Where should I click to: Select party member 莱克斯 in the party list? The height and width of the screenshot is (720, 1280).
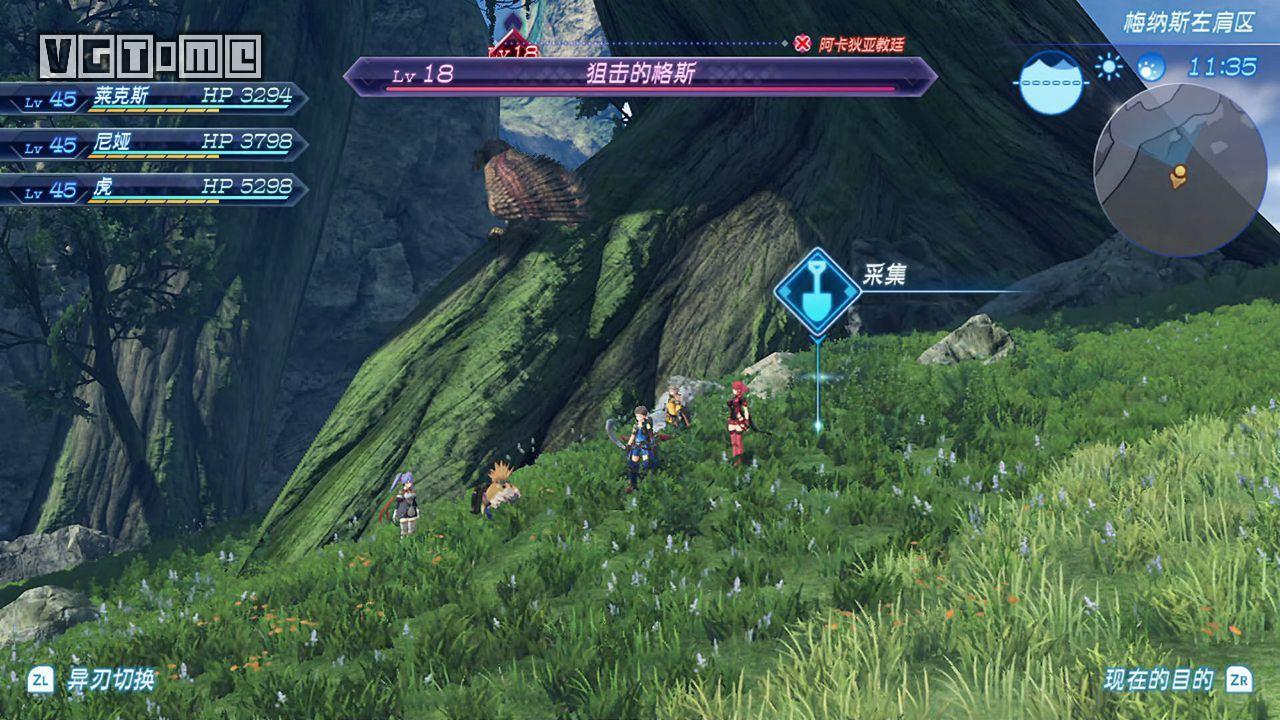[x=150, y=99]
